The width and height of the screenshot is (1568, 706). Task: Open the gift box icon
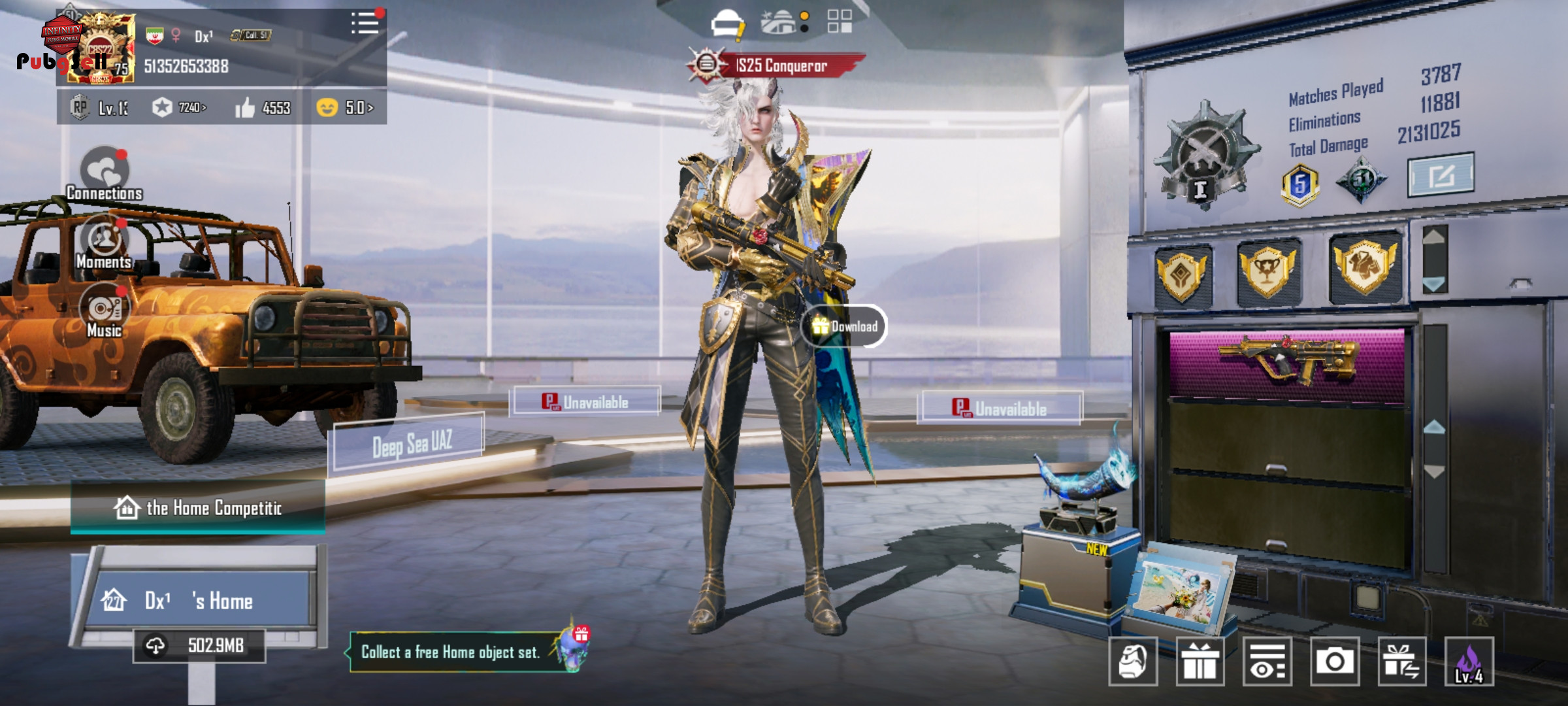pyautogui.click(x=1200, y=662)
